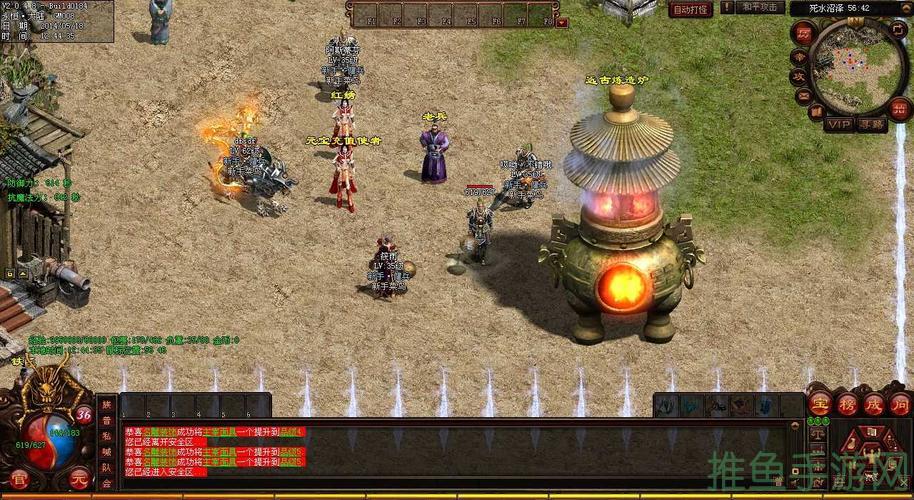Switch to the 会 guild chat channel
This screenshot has height=500, width=914.
click(107, 483)
